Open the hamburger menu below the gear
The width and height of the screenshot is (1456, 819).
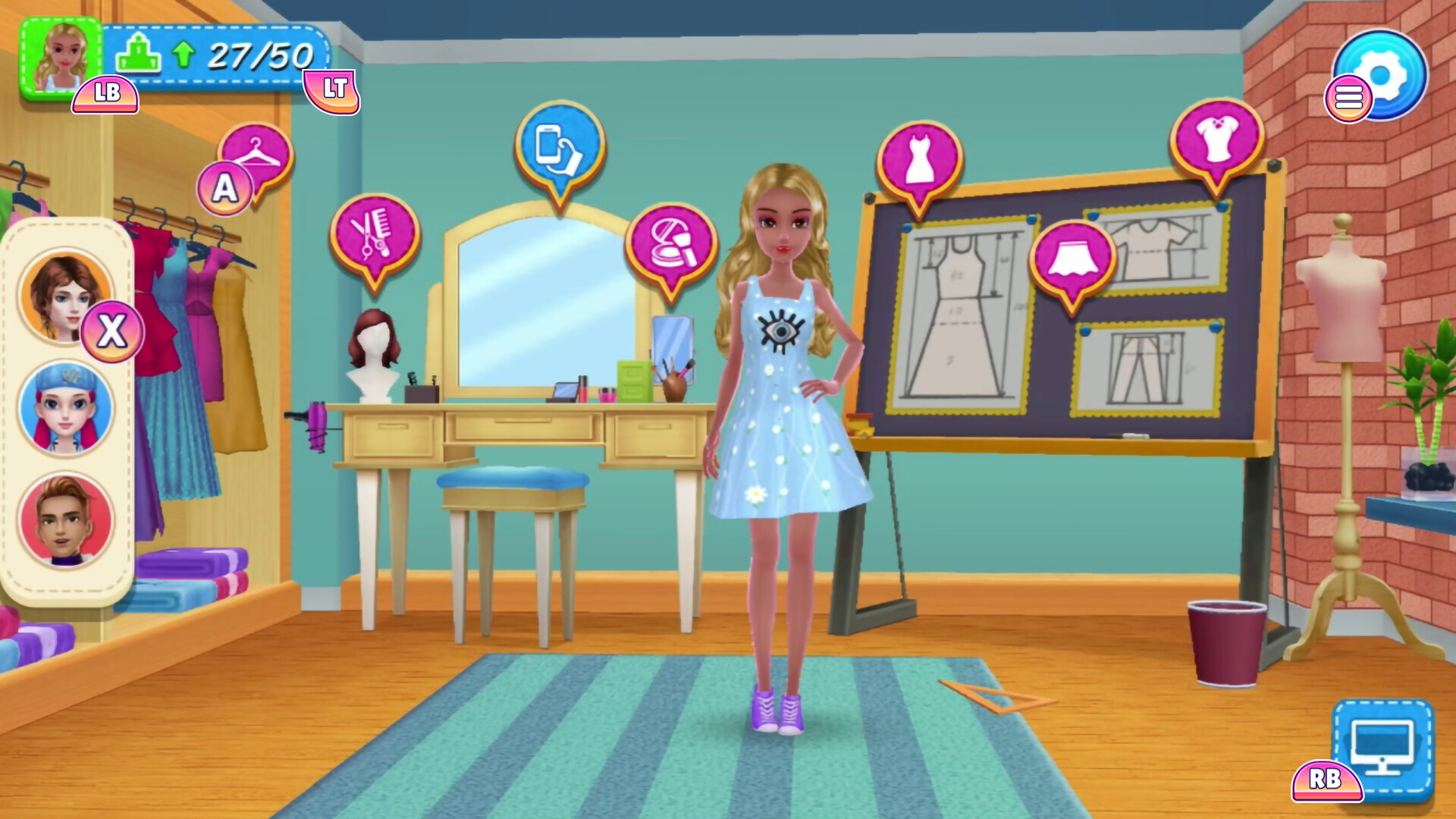click(1350, 97)
